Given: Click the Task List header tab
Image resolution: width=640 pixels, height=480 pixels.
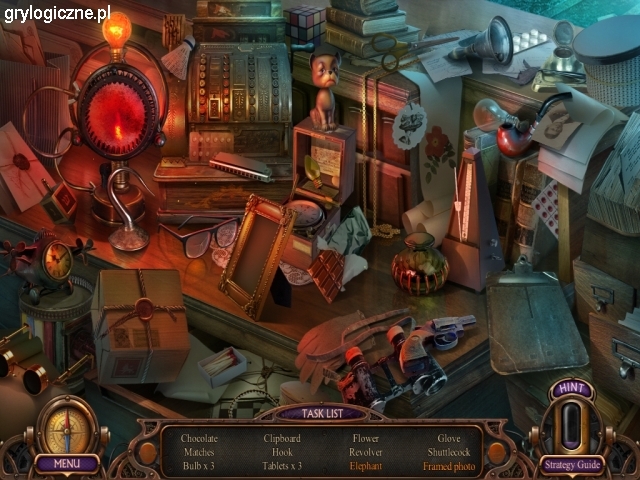Looking at the screenshot, I should point(319,413).
